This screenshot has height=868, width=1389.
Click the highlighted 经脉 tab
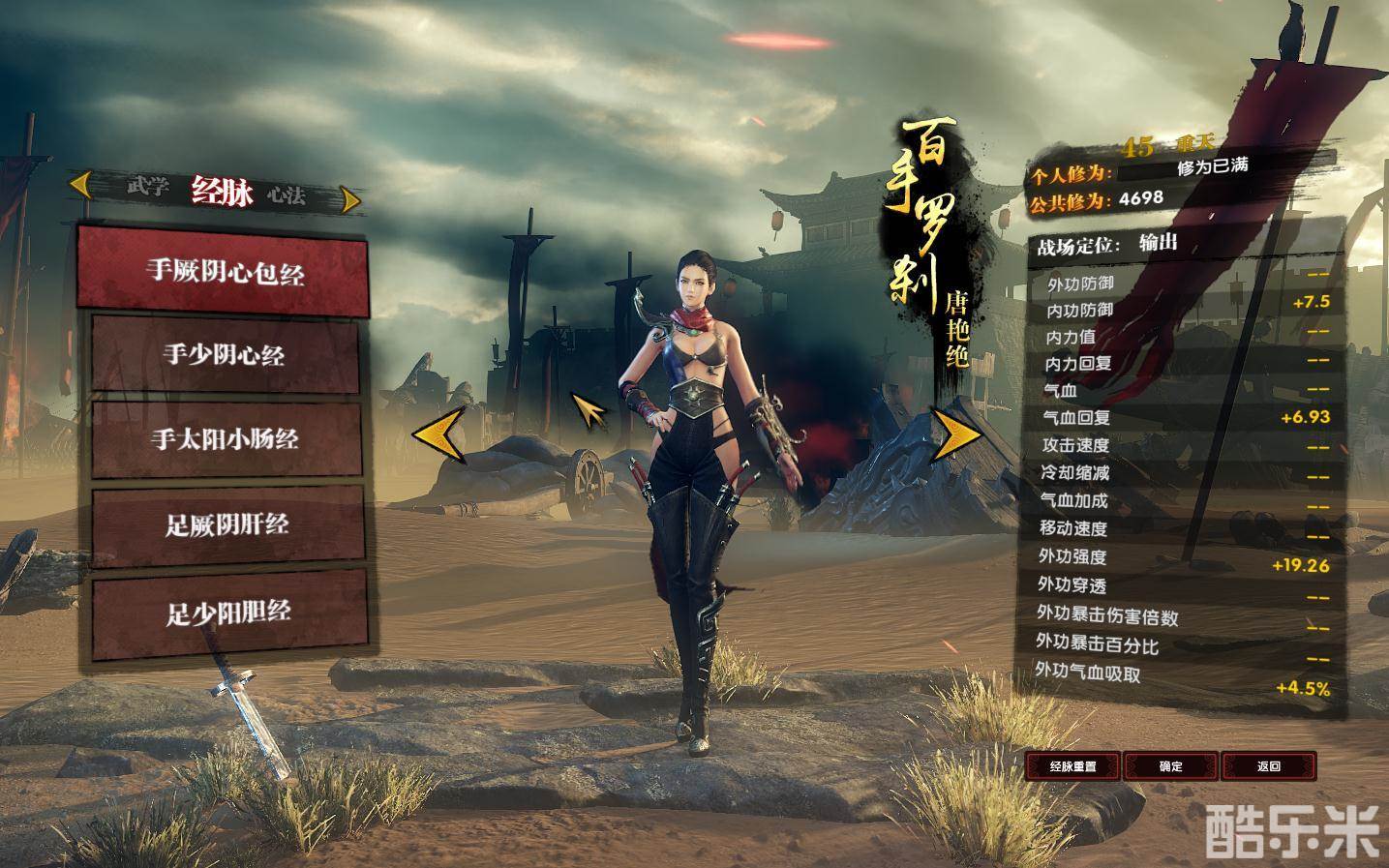(222, 192)
